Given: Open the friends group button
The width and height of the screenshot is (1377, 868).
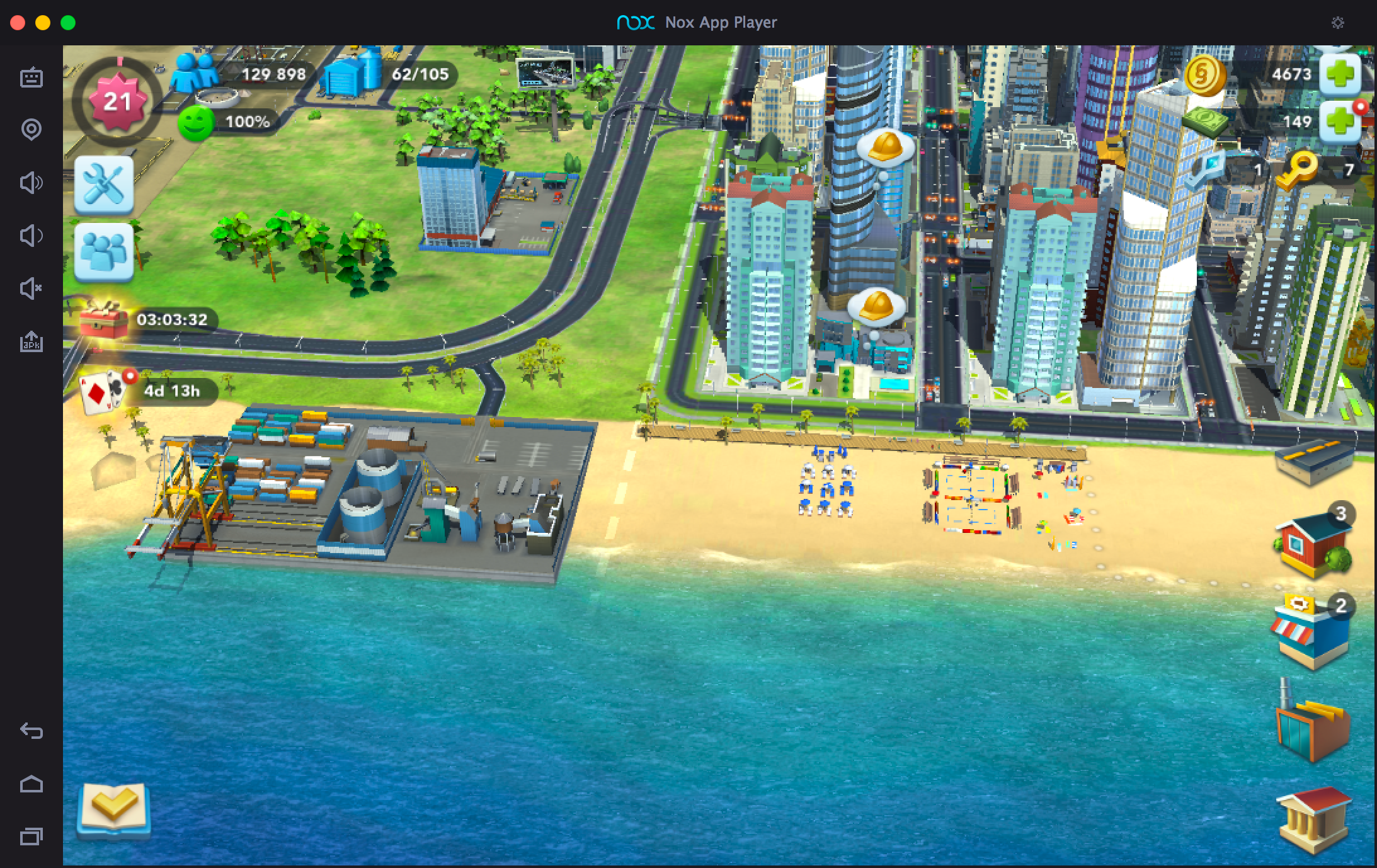Looking at the screenshot, I should click(x=104, y=251).
